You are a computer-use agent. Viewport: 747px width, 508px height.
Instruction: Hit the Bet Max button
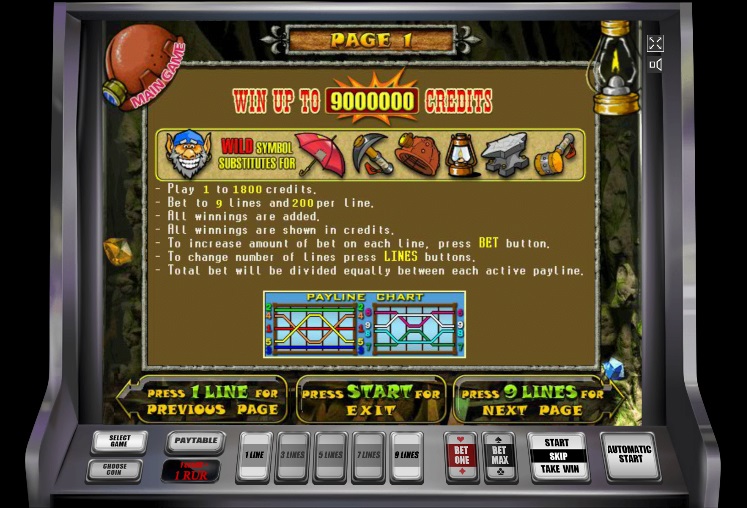[x=499, y=456]
